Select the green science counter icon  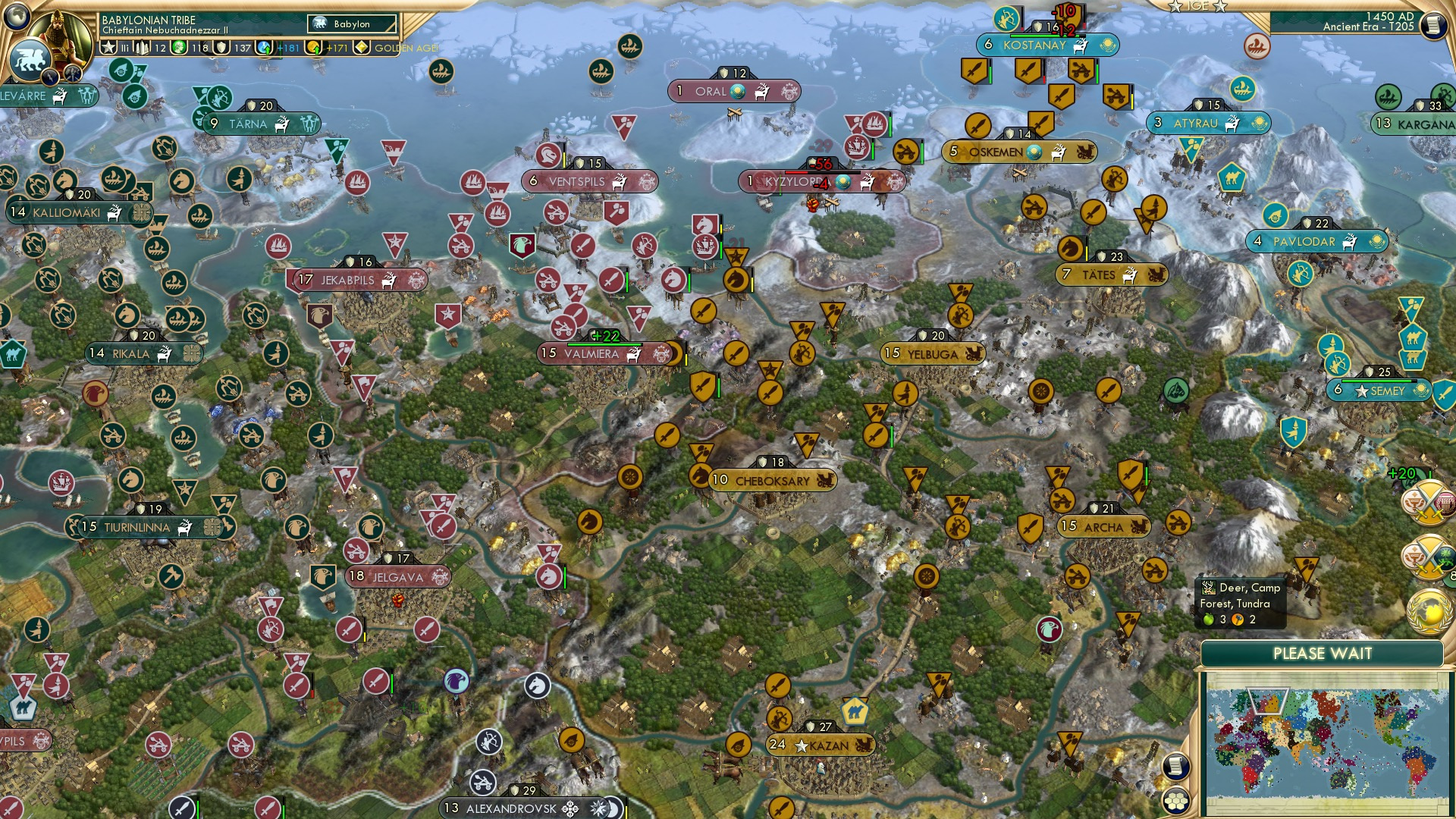pyautogui.click(x=180, y=47)
